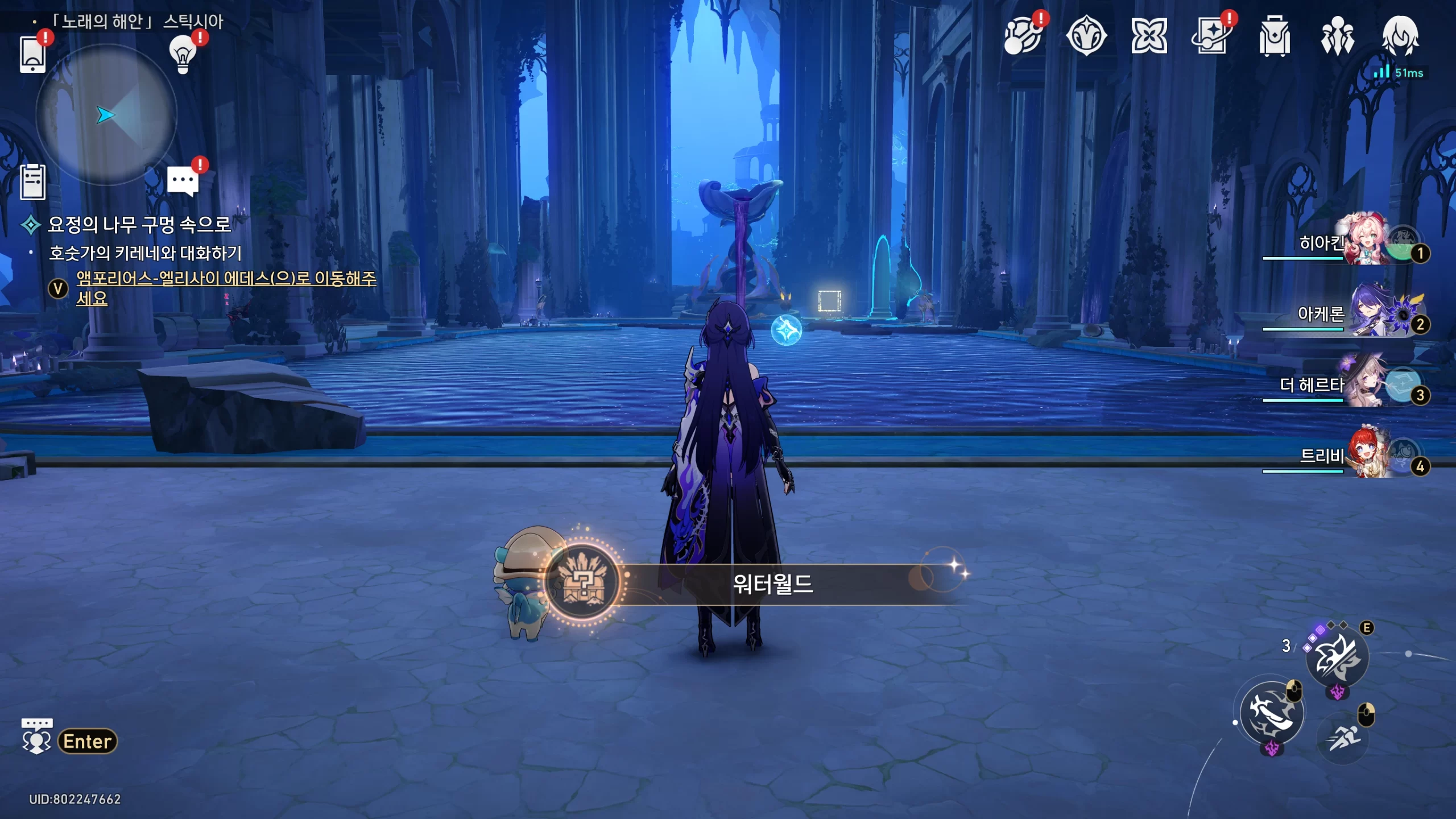Open the warp star-card icon
This screenshot has height=819, width=1456.
(x=1211, y=36)
